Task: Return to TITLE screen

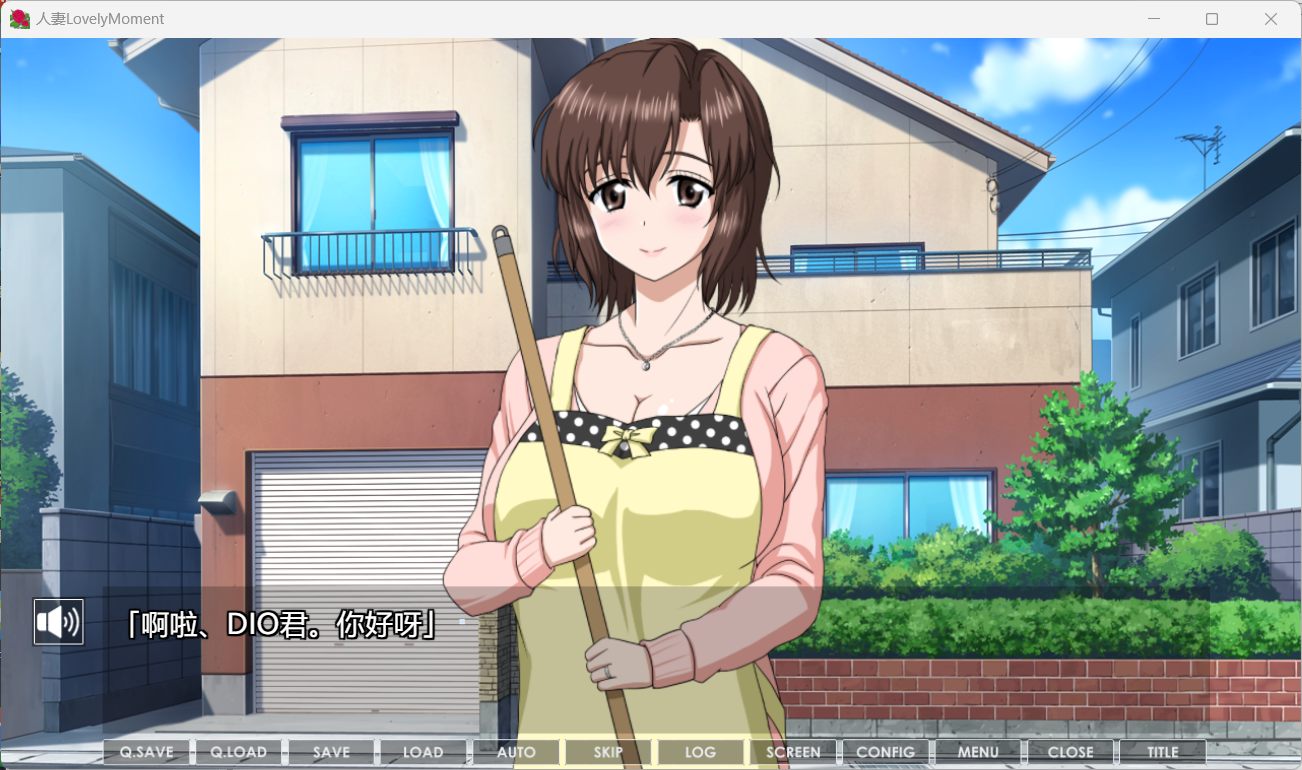Action: (1163, 752)
